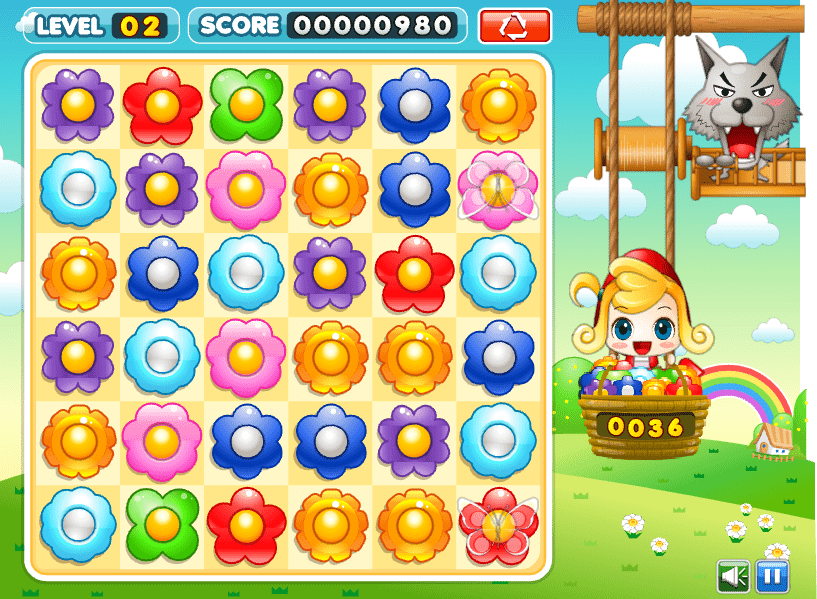Select the pink flower with the butterfly
The image size is (817, 599).
pyautogui.click(x=497, y=188)
